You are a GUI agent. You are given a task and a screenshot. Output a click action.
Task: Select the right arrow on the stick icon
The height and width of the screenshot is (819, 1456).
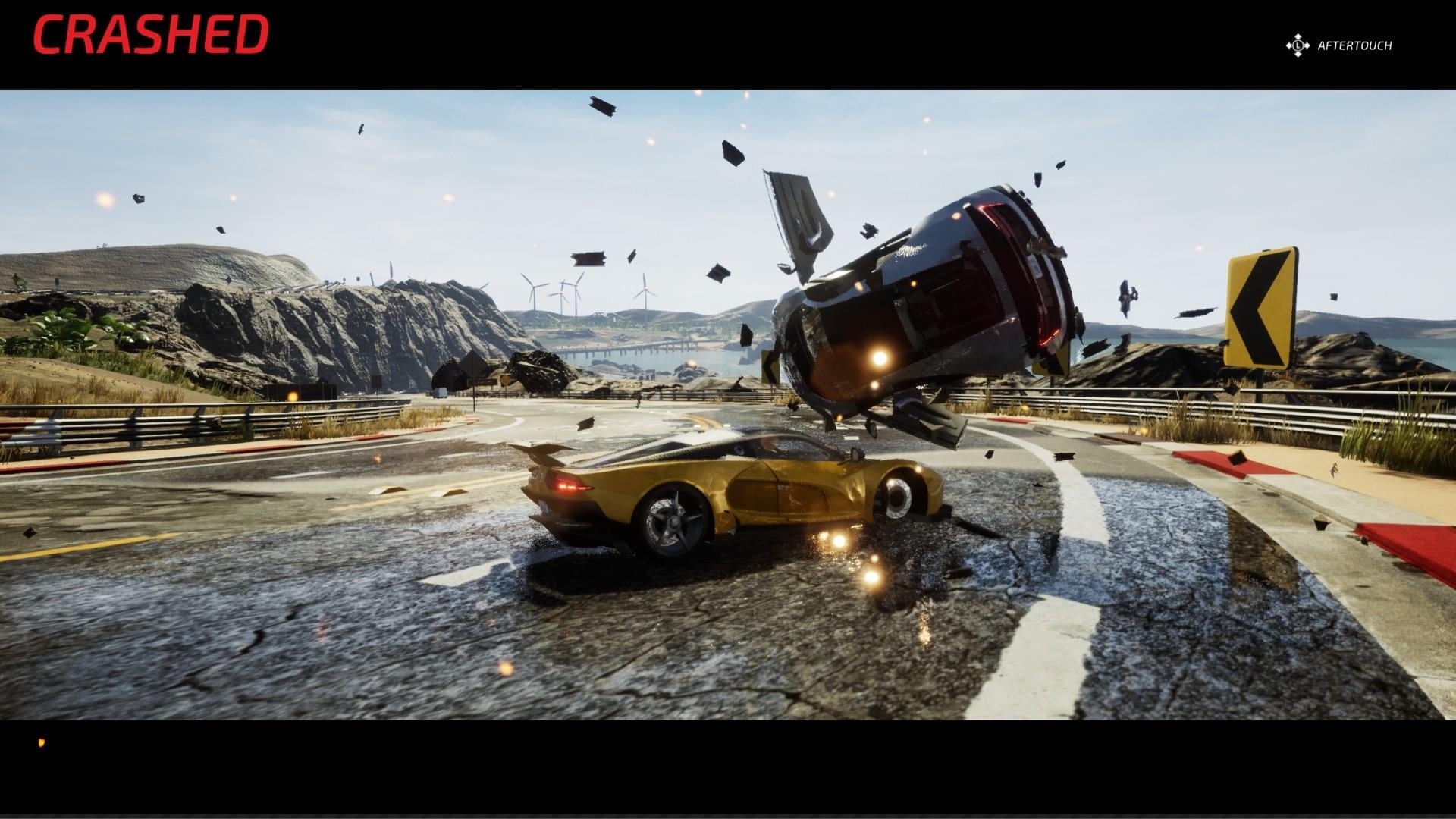(x=1308, y=45)
